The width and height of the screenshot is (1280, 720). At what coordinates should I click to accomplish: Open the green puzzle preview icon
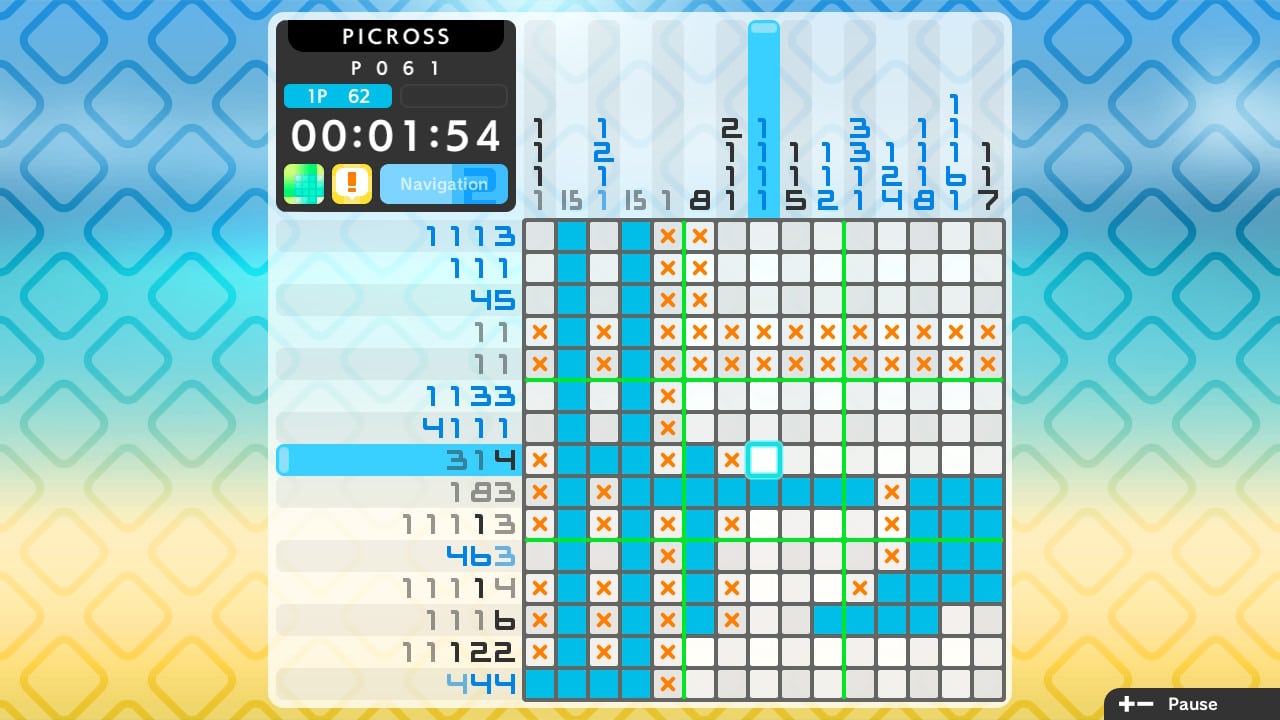(x=302, y=184)
